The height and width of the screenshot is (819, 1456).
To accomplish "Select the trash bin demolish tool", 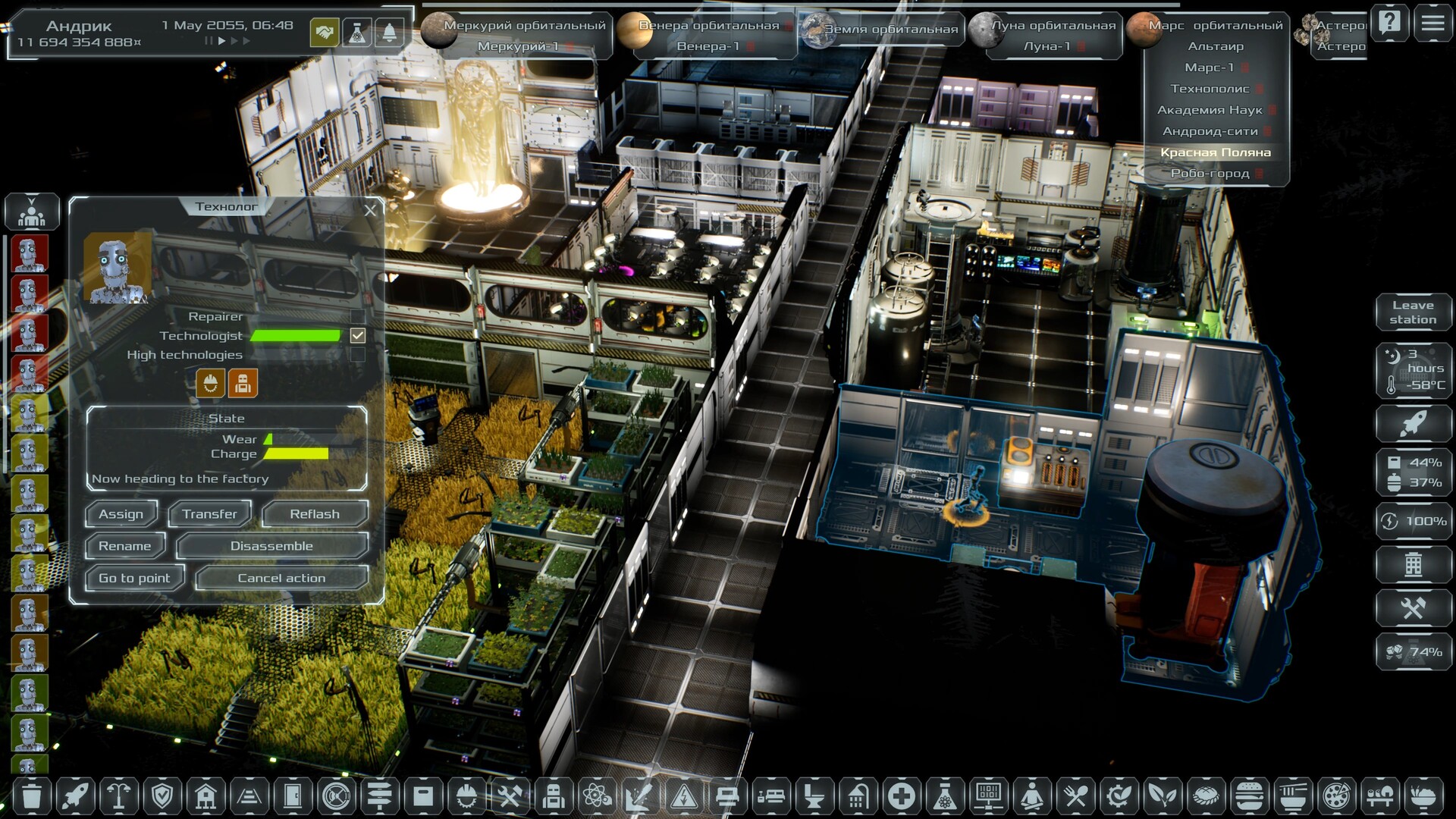I will point(31,796).
